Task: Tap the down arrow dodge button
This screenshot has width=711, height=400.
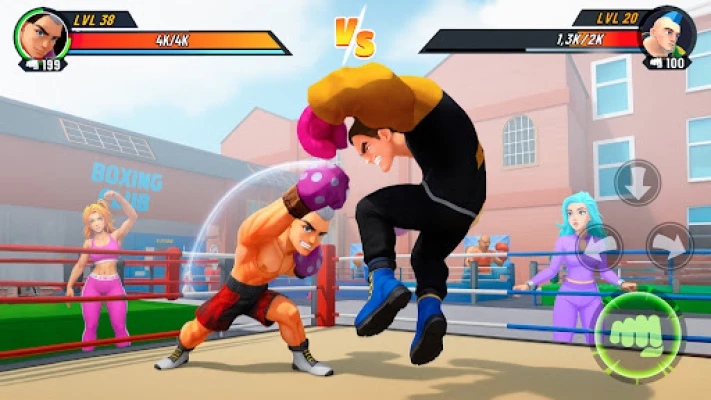Action: point(637,183)
